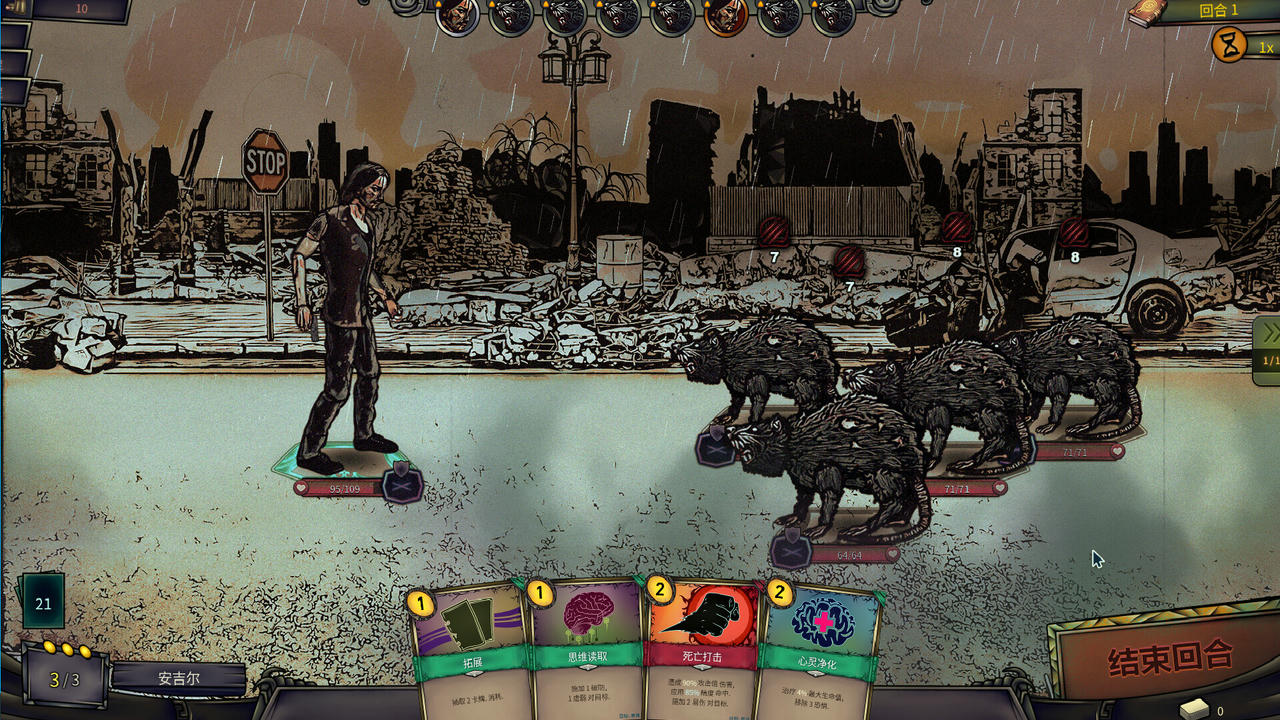Open the discard pile card icon
The height and width of the screenshot is (720, 1280).
point(1195,709)
